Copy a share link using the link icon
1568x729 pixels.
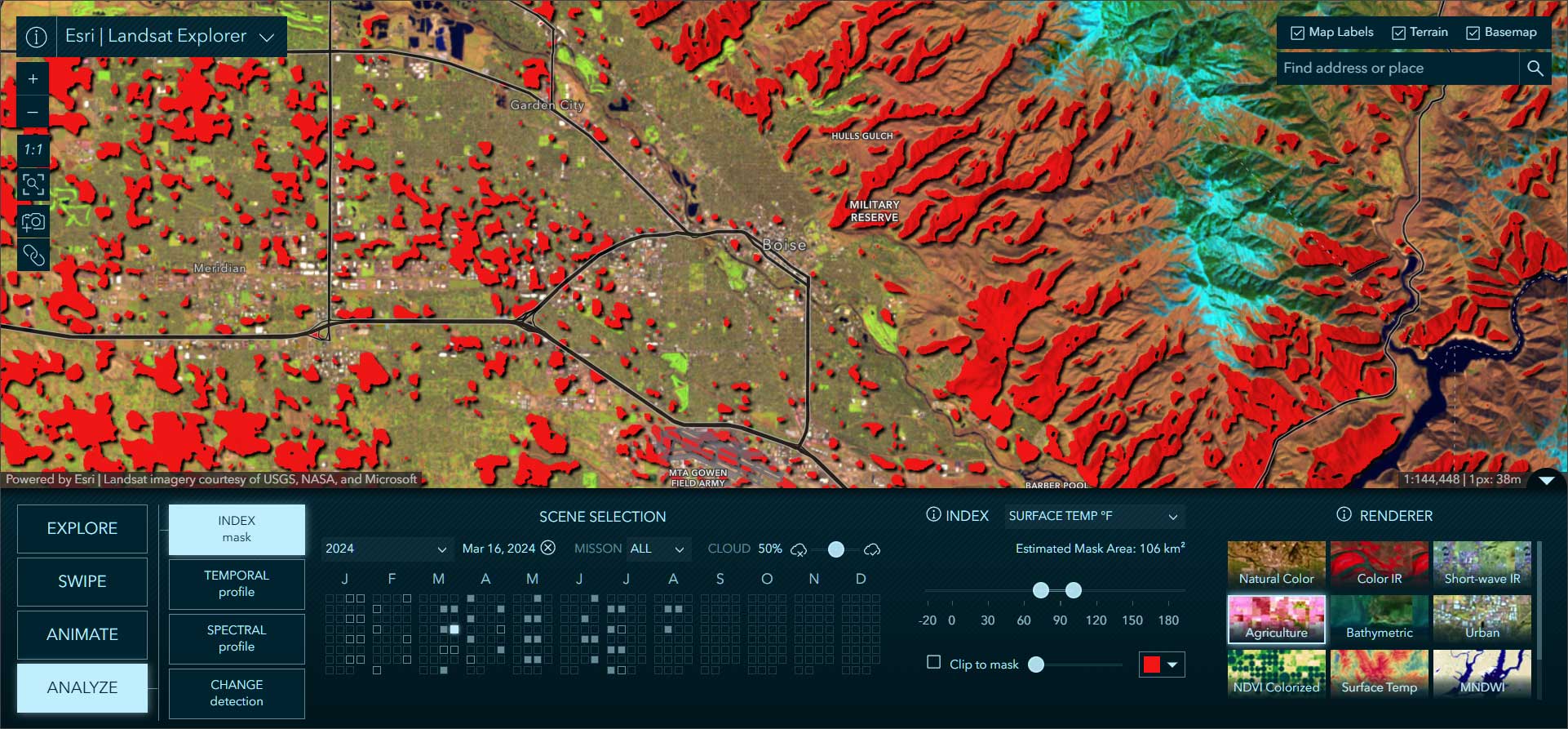pos(33,256)
